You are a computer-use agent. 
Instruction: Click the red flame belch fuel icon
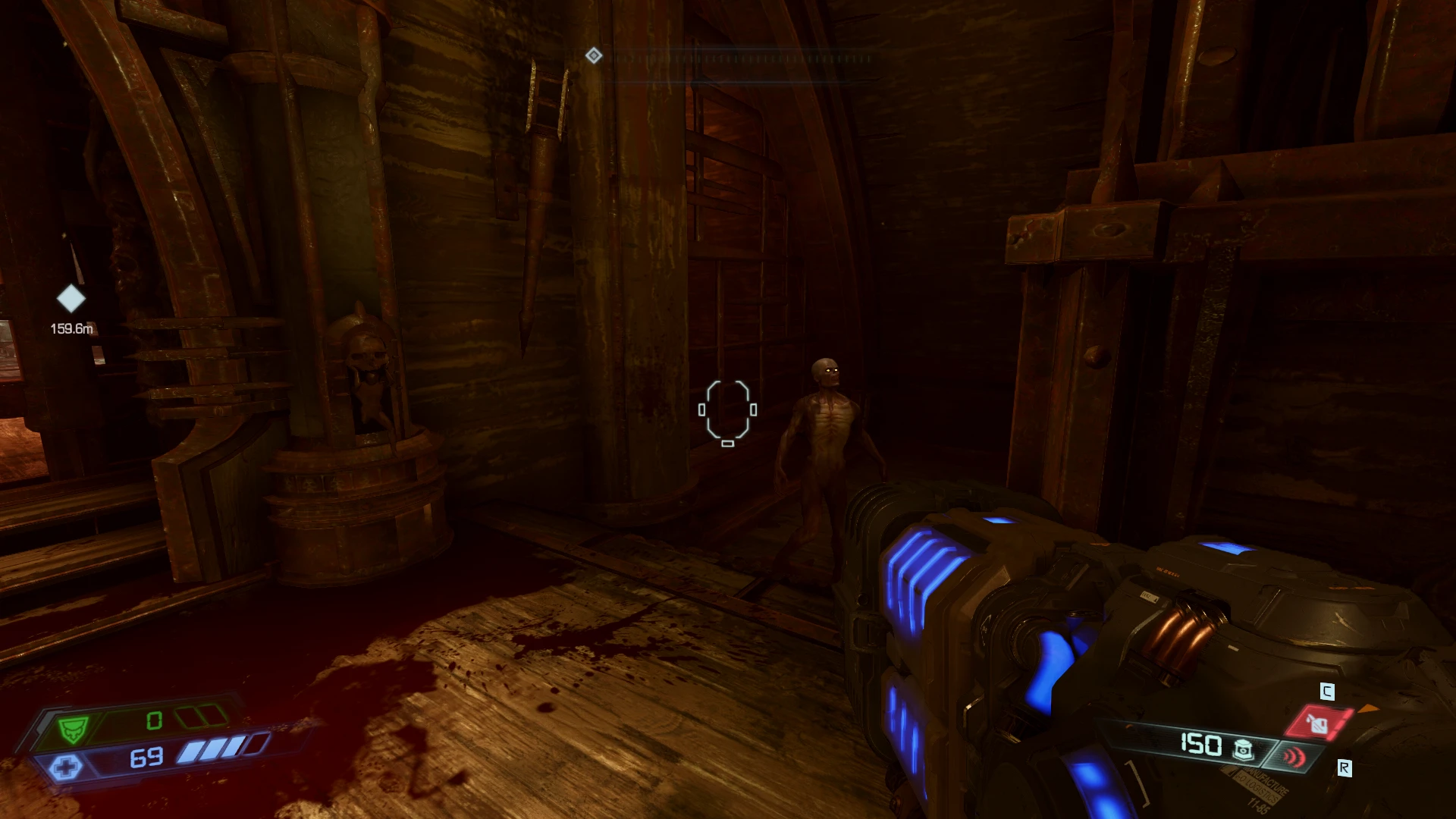point(1319,723)
